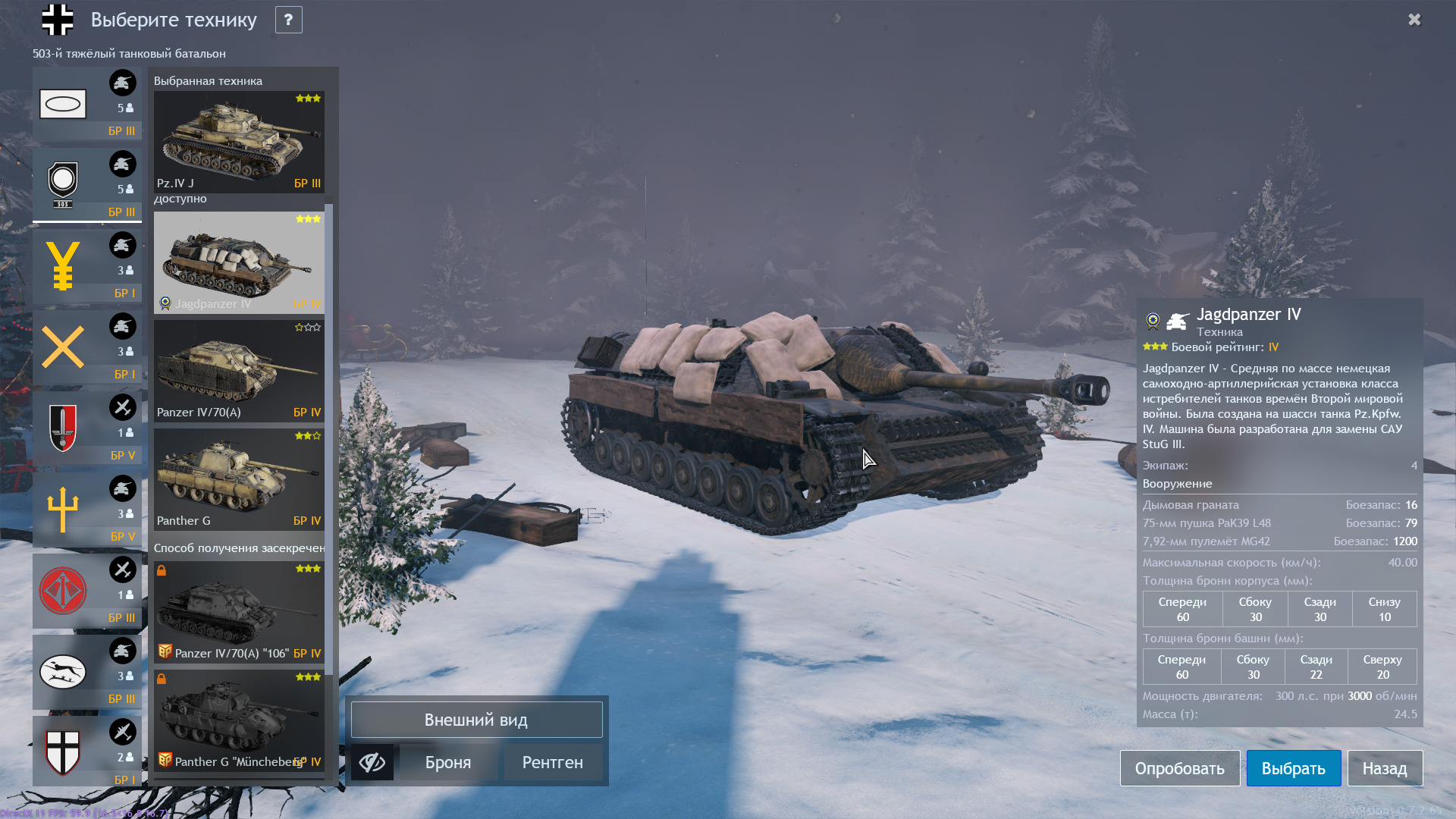
Task: Open the help question mark button
Action: 288,20
